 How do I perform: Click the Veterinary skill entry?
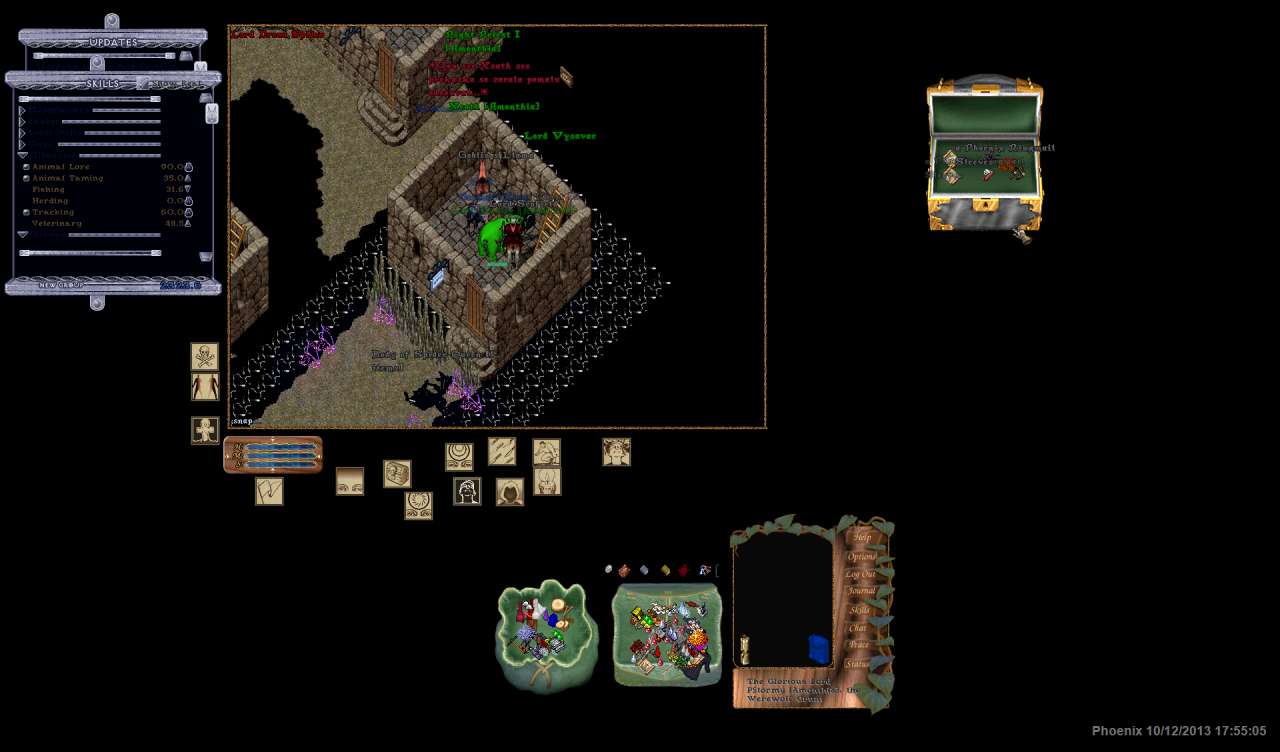(55, 223)
